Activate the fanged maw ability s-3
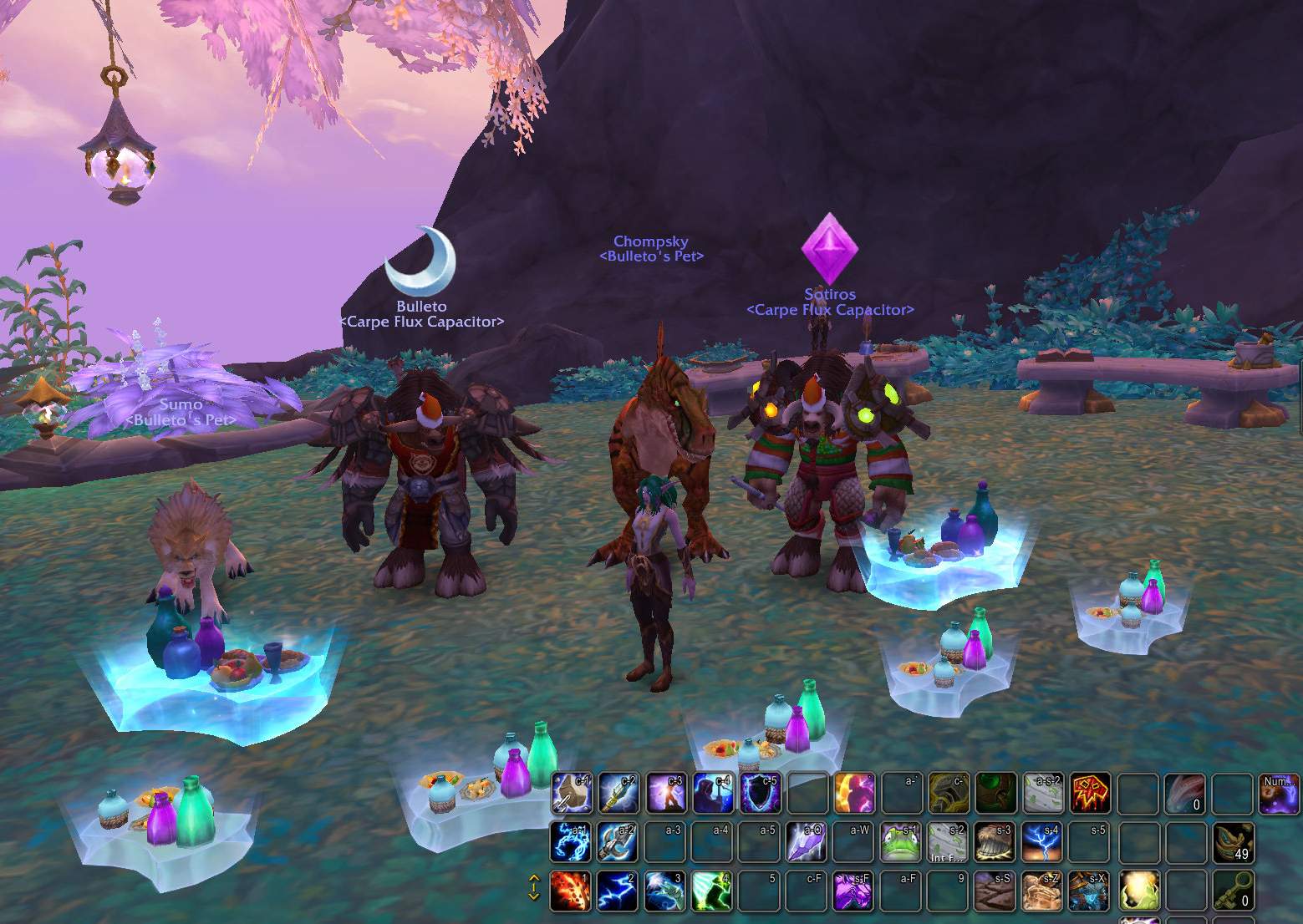 (995, 841)
